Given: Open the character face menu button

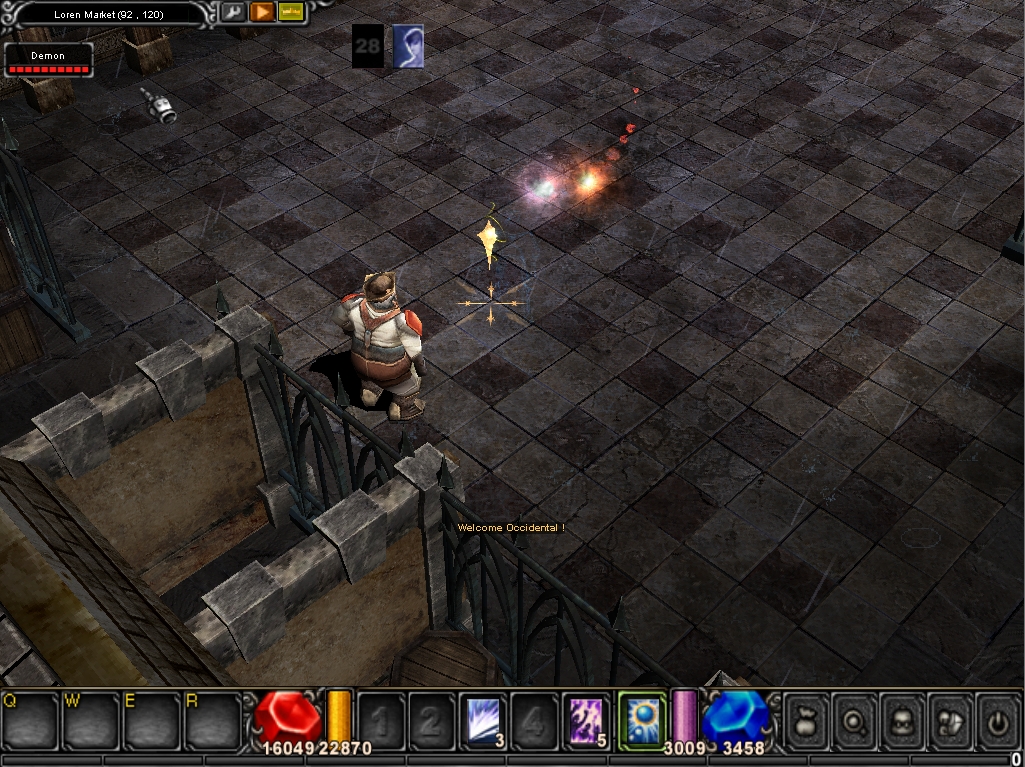Looking at the screenshot, I should pos(902,719).
